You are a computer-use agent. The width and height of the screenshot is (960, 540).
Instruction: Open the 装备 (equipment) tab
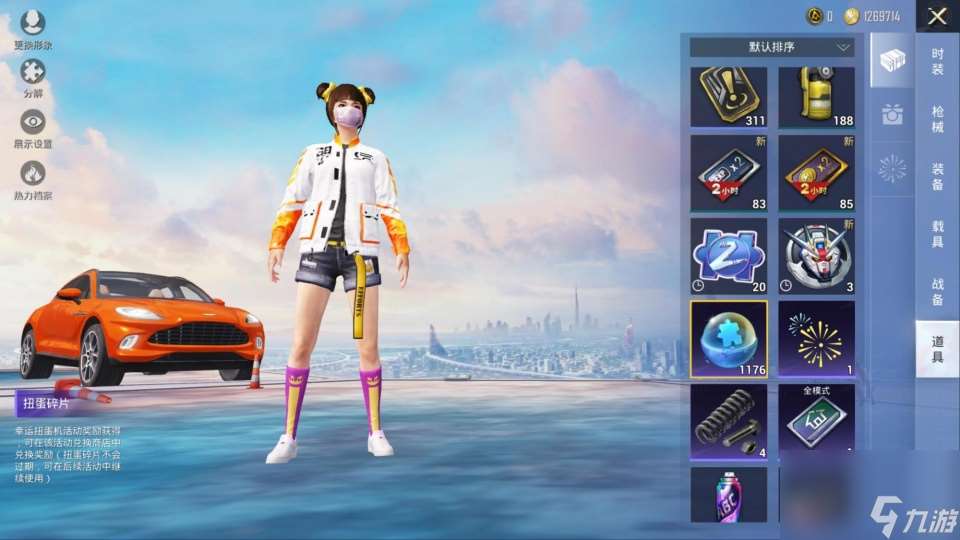click(937, 177)
